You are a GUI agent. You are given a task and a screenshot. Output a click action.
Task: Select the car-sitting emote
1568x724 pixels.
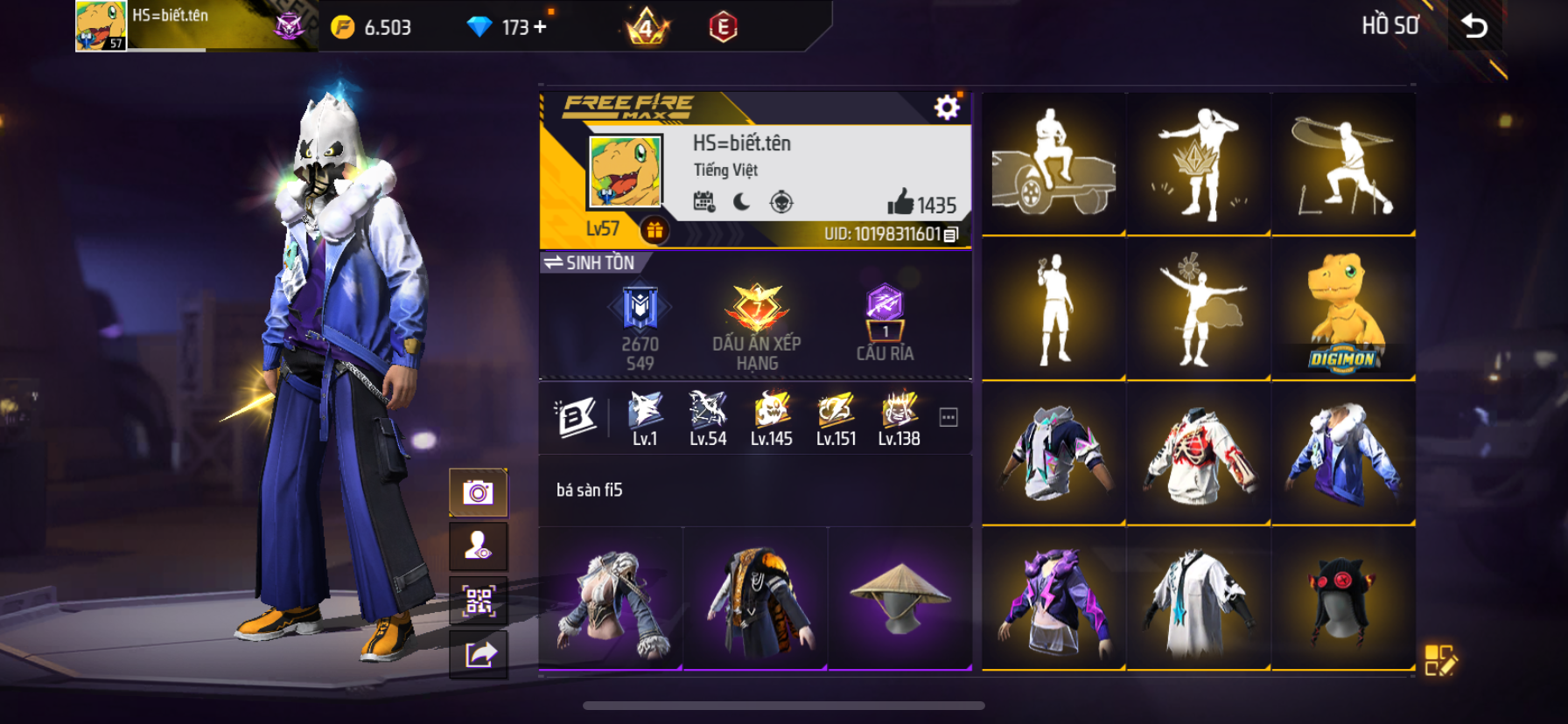[x=1053, y=164]
